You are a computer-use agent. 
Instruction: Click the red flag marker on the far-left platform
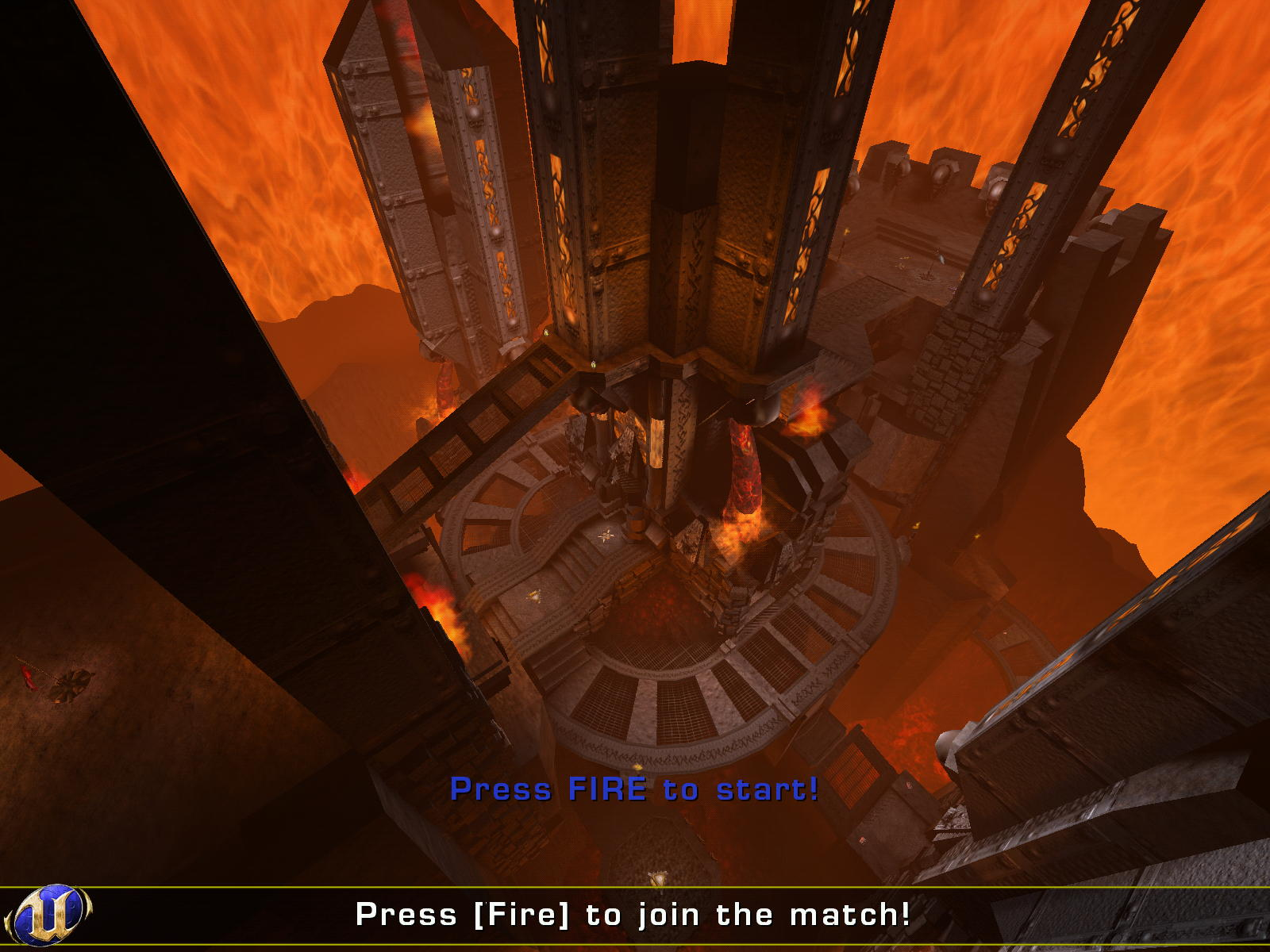click(27, 676)
